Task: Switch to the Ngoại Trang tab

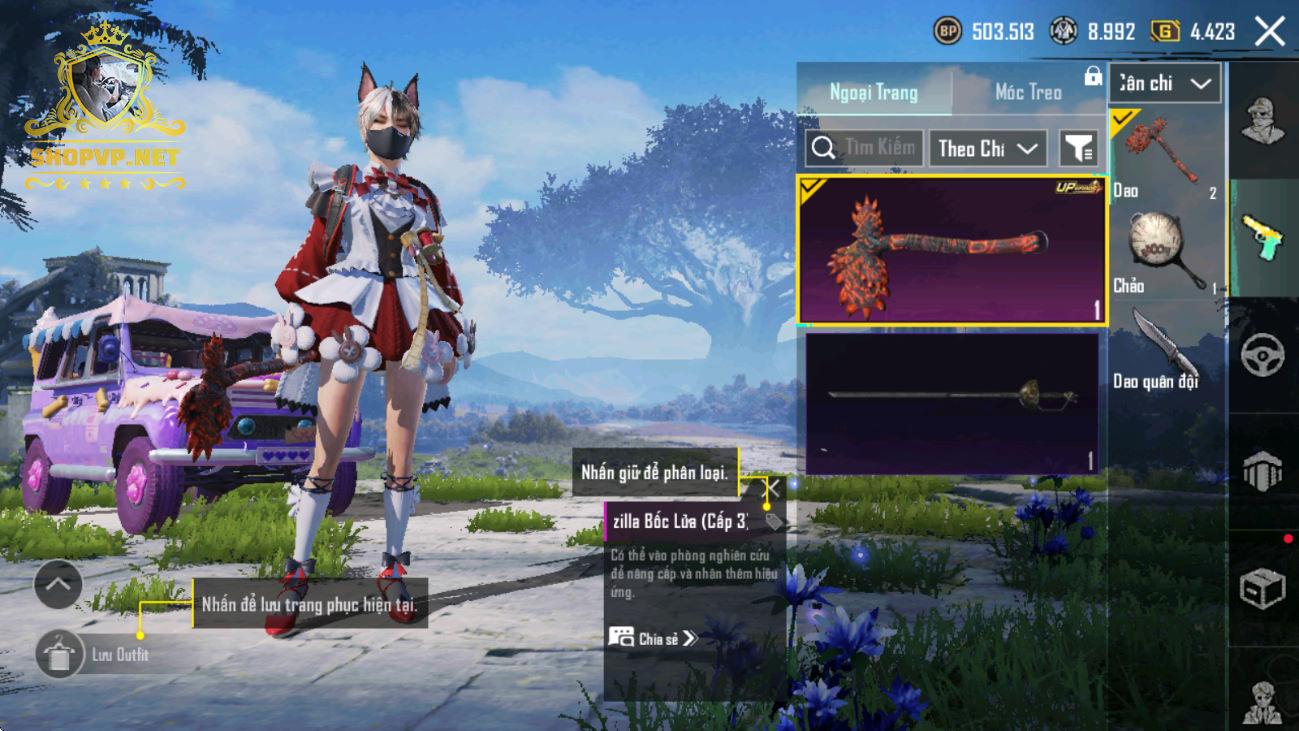Action: [x=873, y=93]
